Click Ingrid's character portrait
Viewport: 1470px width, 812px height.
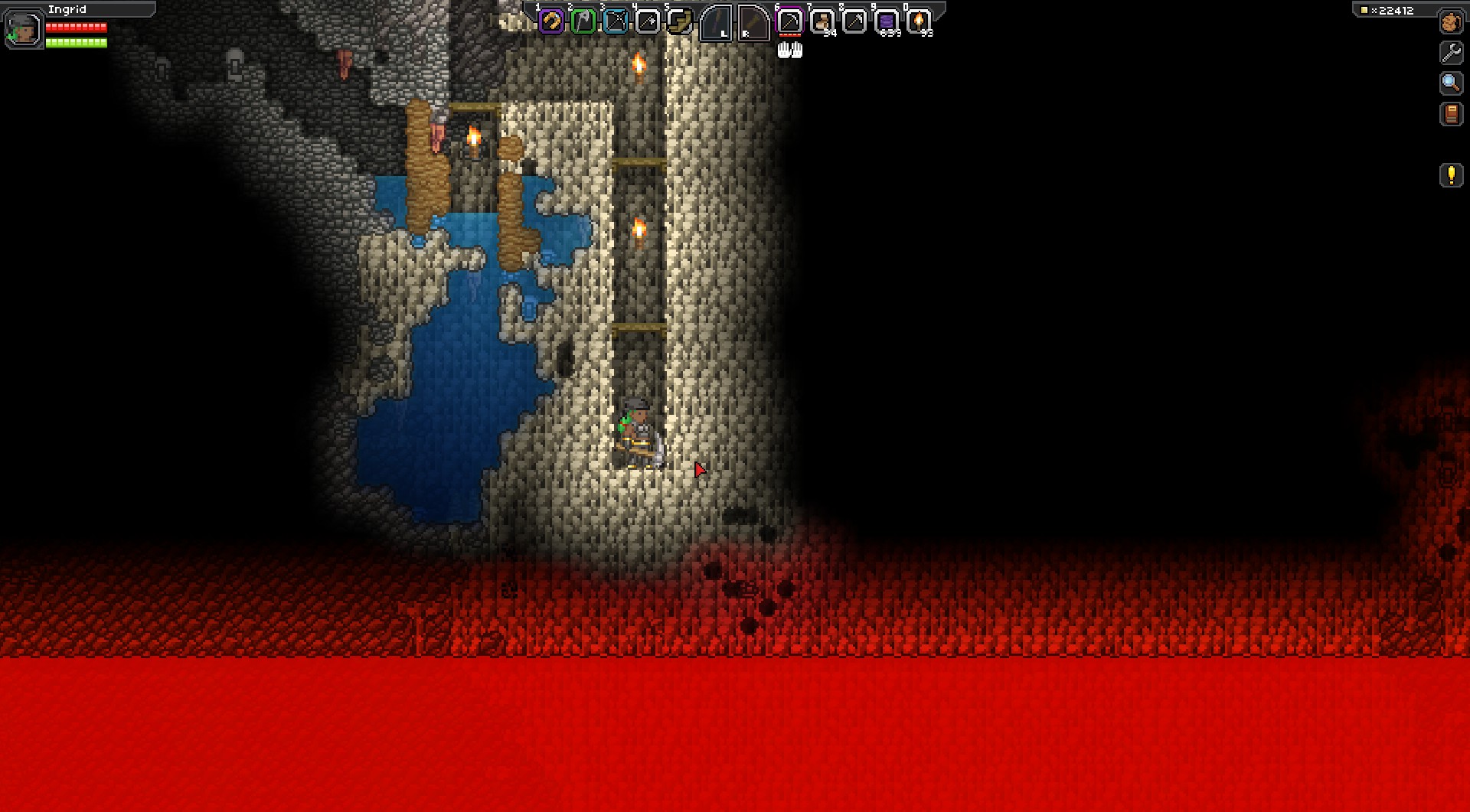point(24,29)
